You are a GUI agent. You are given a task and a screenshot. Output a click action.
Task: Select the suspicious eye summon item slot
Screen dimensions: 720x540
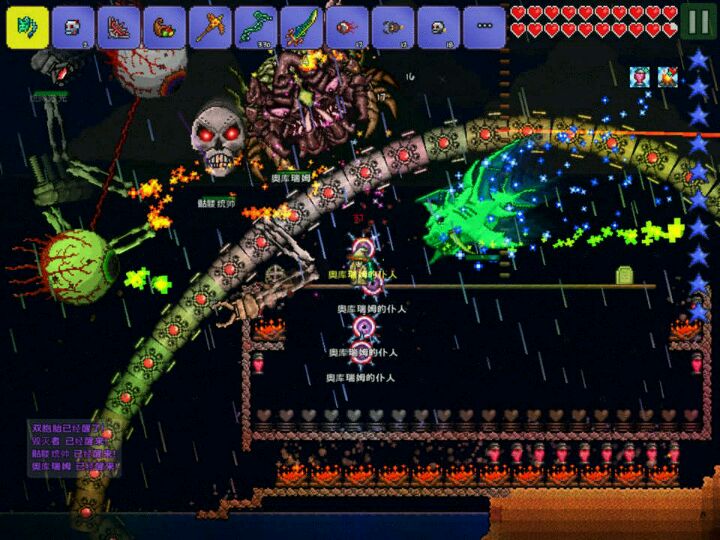[x=347, y=27]
